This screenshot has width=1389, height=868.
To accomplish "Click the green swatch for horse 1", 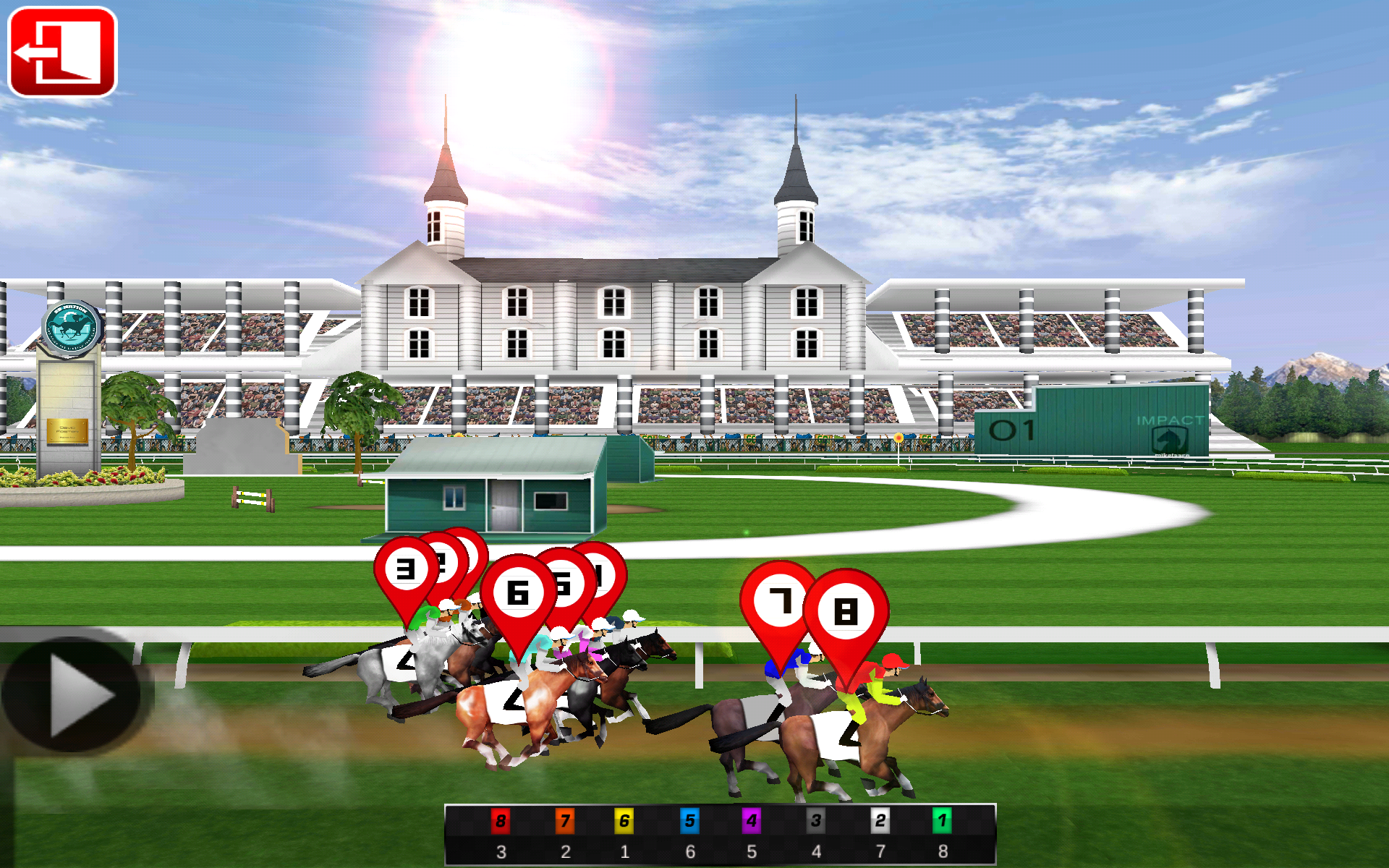I will (943, 822).
